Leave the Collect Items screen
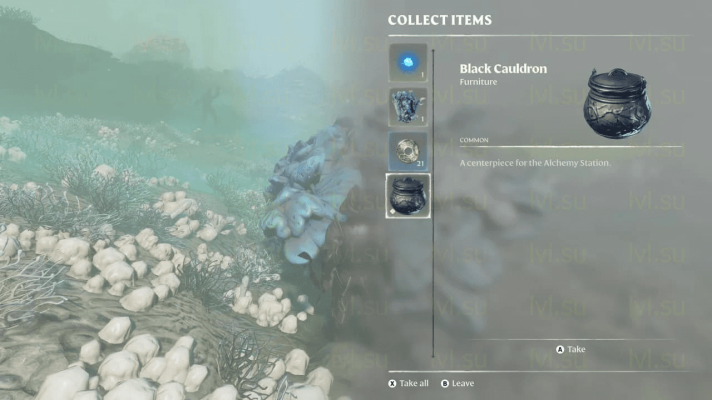This screenshot has height=400, width=712. coord(457,383)
